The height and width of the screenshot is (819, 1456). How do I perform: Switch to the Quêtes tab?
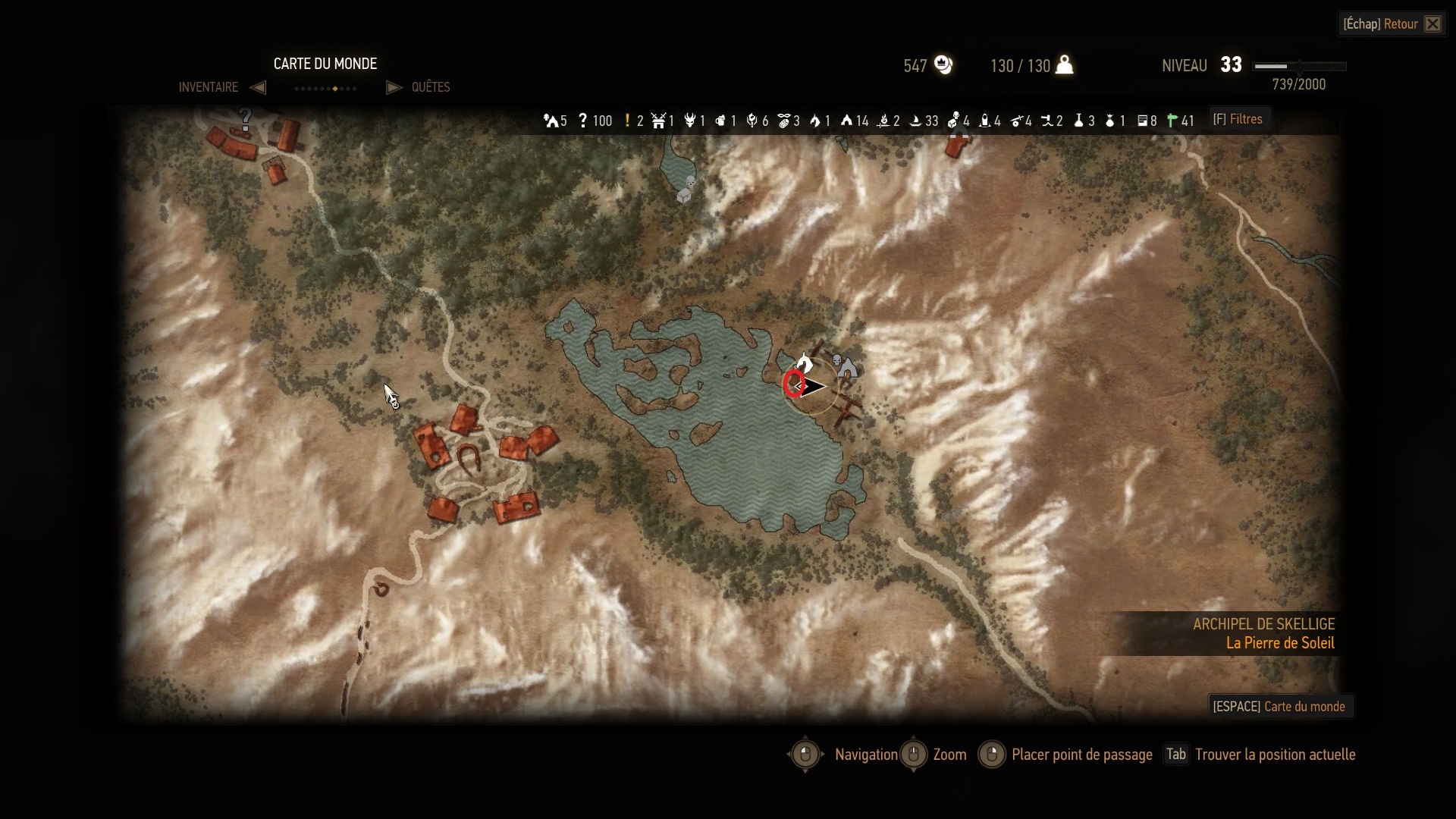[430, 87]
